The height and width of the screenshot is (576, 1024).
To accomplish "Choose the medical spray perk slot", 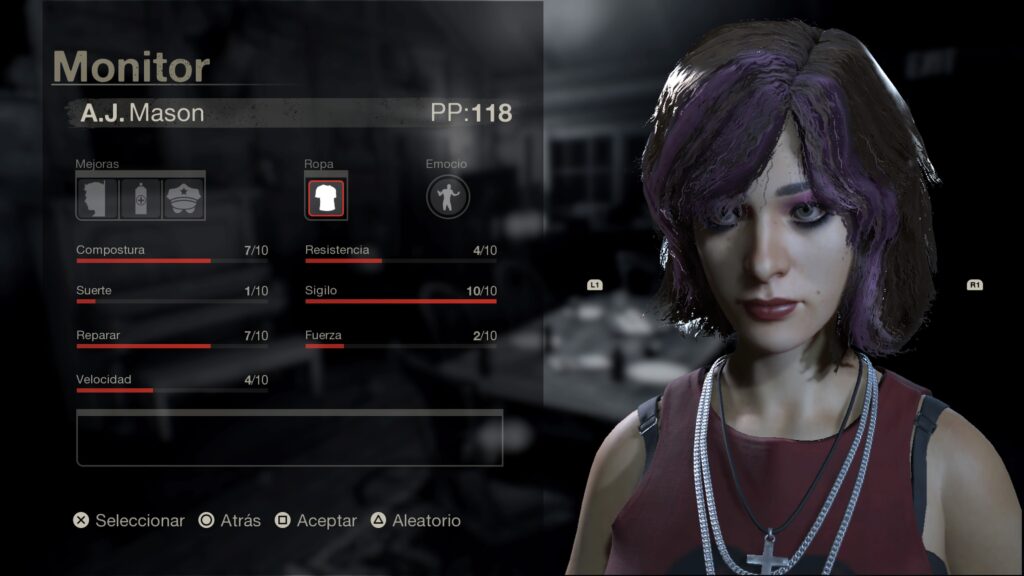I will [x=140, y=198].
